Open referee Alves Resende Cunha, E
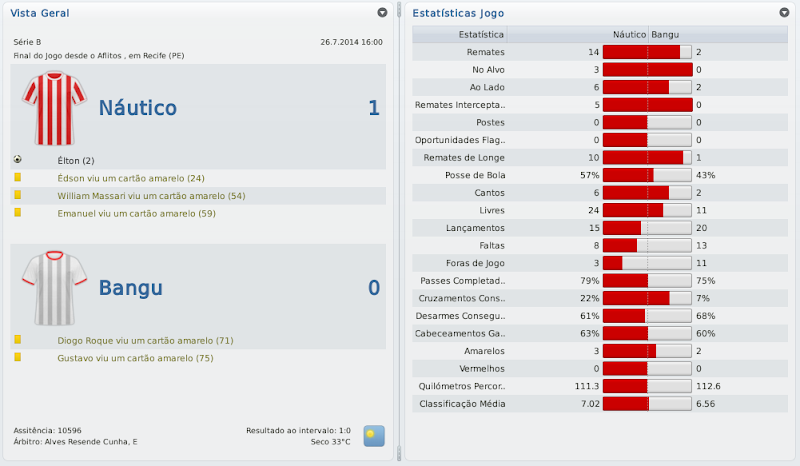The image size is (800, 466). (x=92, y=441)
